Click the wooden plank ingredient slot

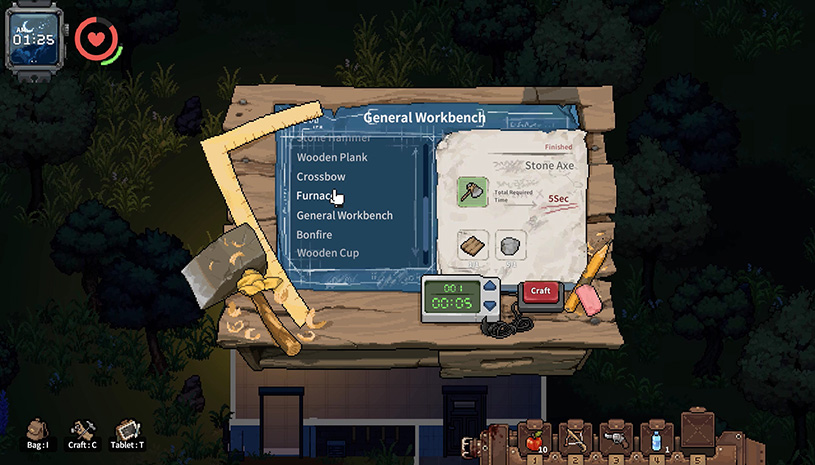(x=473, y=245)
